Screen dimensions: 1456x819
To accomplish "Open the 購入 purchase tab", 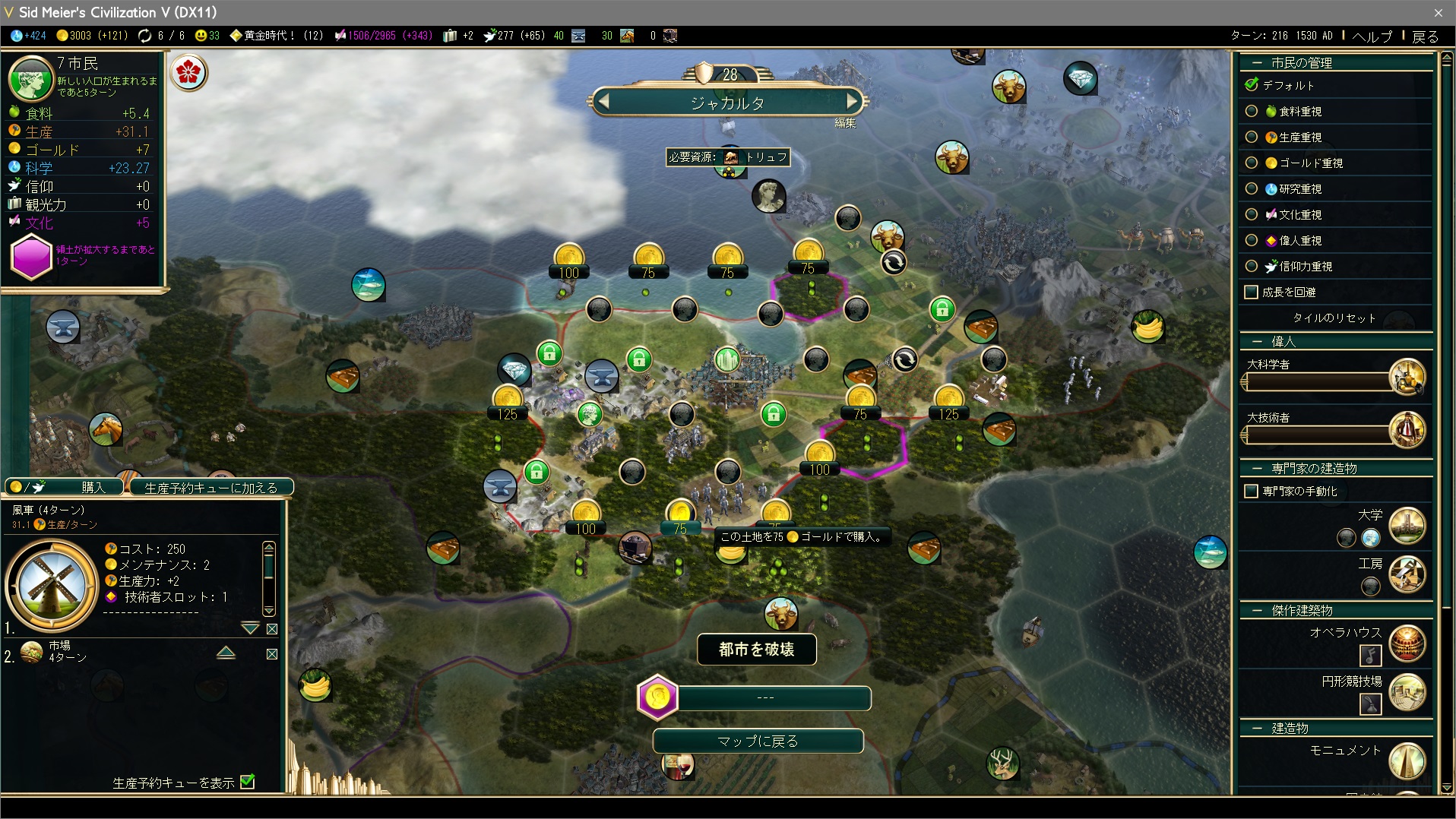I will (x=64, y=487).
